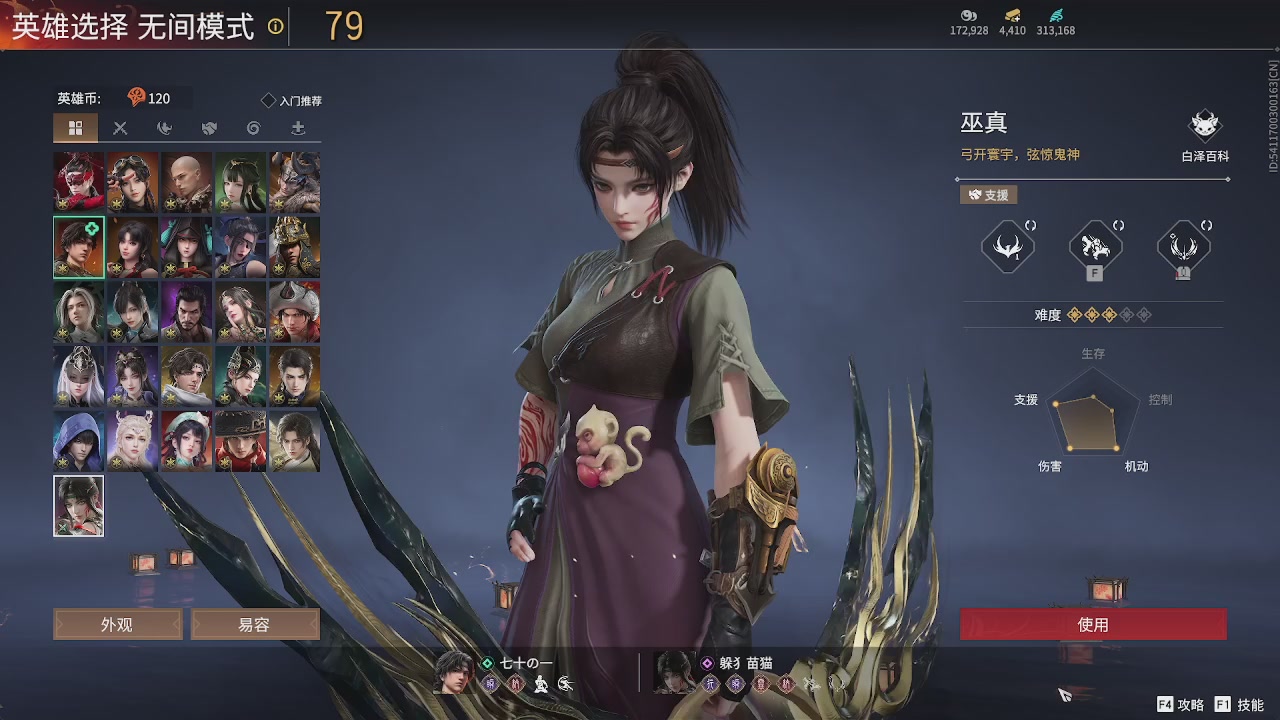The image size is (1280, 720).
Task: Open the 白泽百科 encyclopedia icon
Action: tap(1203, 125)
